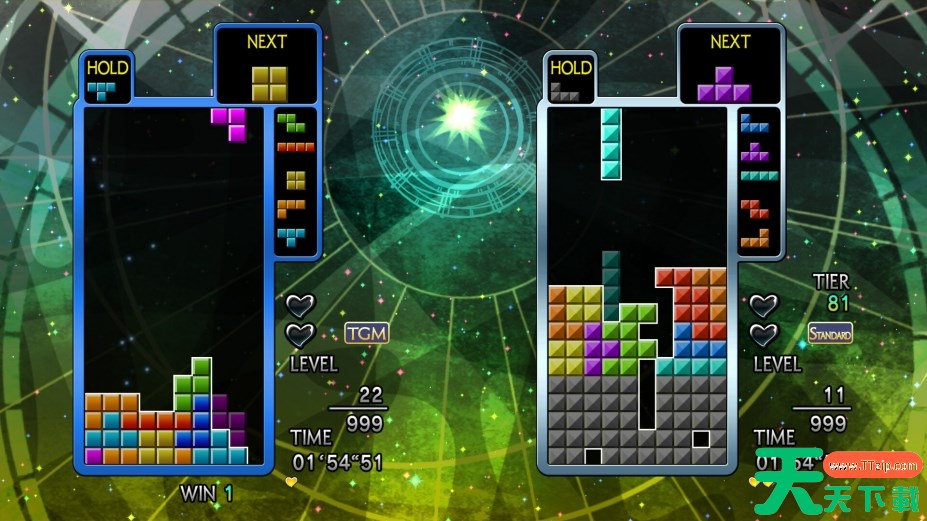Select the blue J-piece in the upcoming queue
Image resolution: width=927 pixels, height=521 pixels.
click(754, 123)
